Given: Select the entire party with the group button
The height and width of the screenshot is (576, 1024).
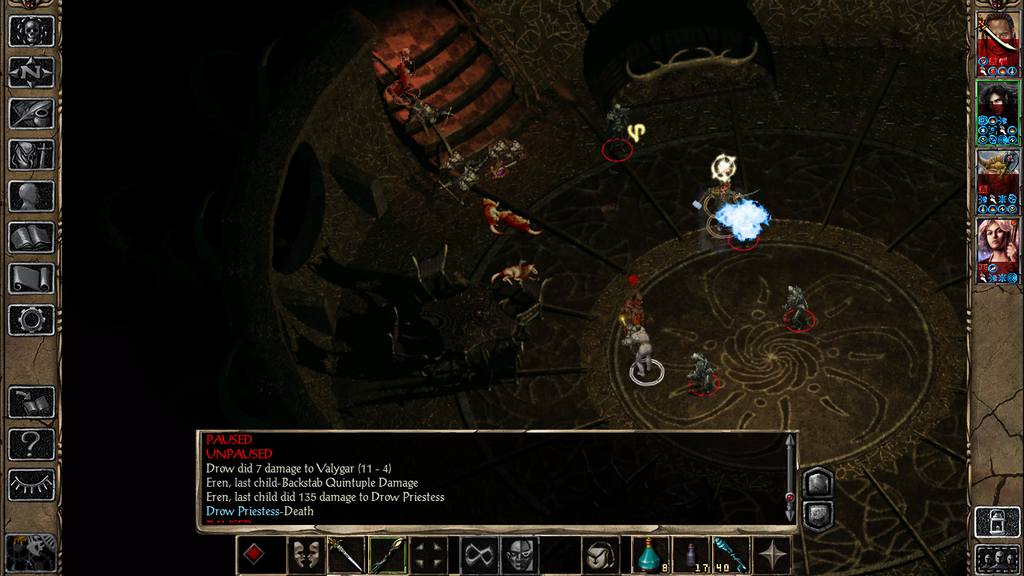Looking at the screenshot, I should pos(996,558).
